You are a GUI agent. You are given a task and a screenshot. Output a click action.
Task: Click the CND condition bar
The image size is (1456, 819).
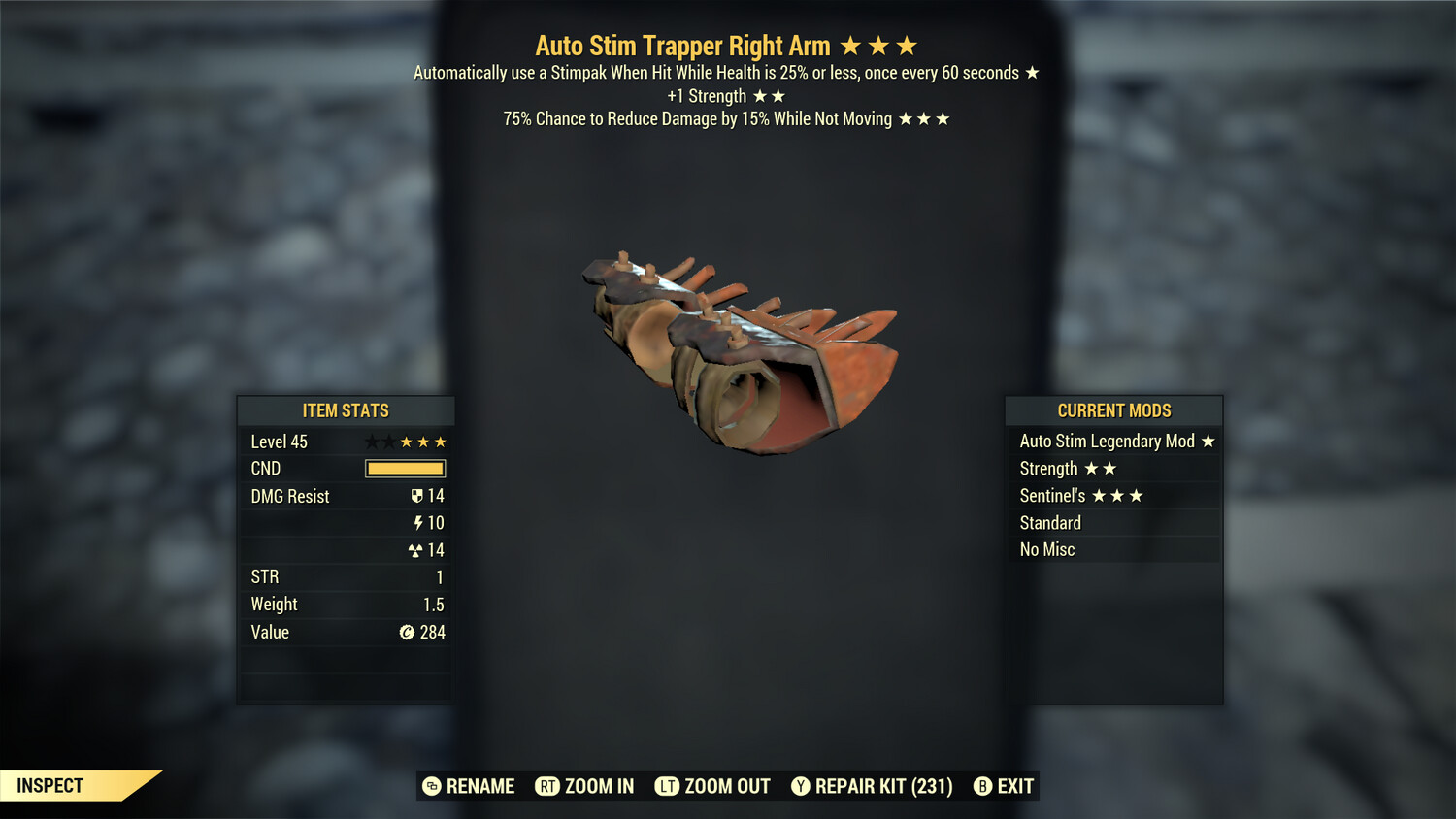(x=405, y=469)
